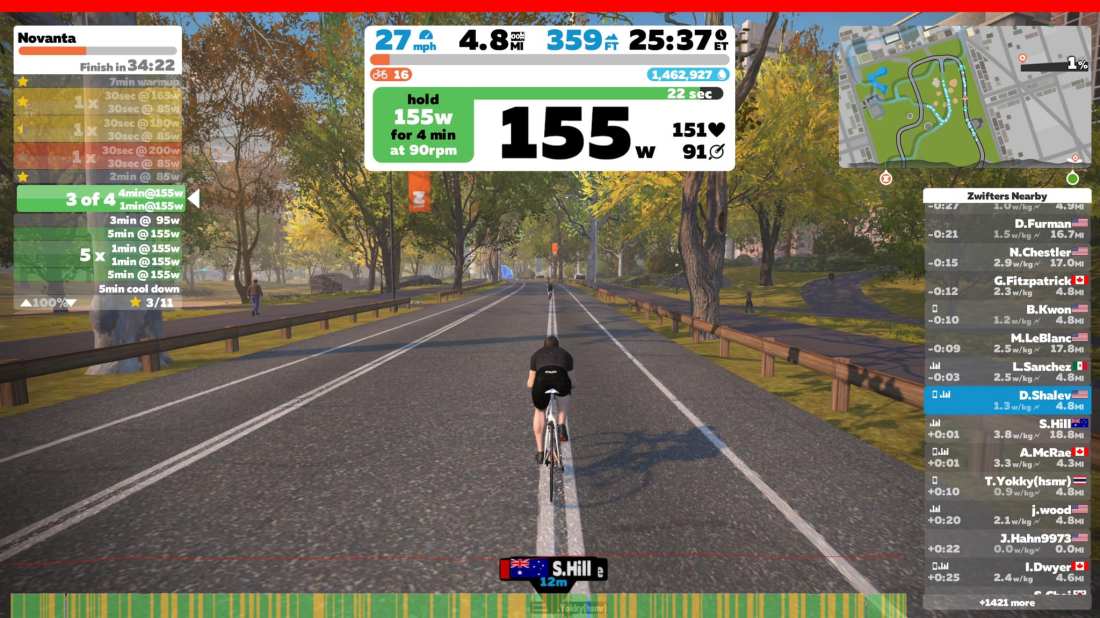Open J.Hahn9973's rider entry
The height and width of the screenshot is (618, 1100).
pyautogui.click(x=1006, y=543)
